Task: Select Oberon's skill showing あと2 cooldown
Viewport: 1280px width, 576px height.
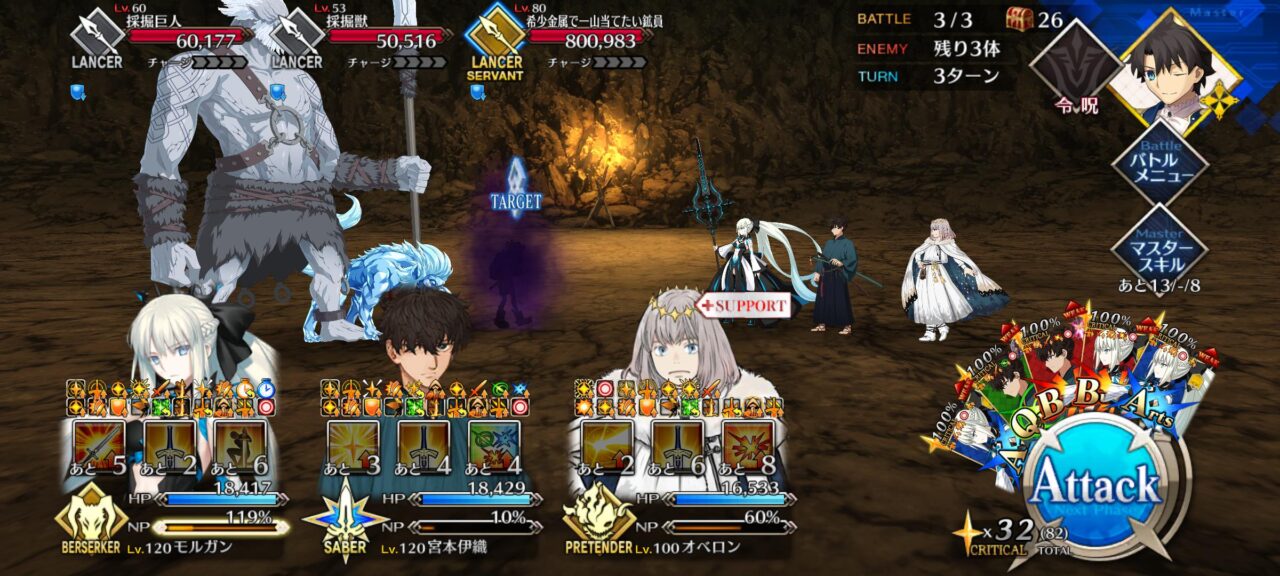Action: 608,446
